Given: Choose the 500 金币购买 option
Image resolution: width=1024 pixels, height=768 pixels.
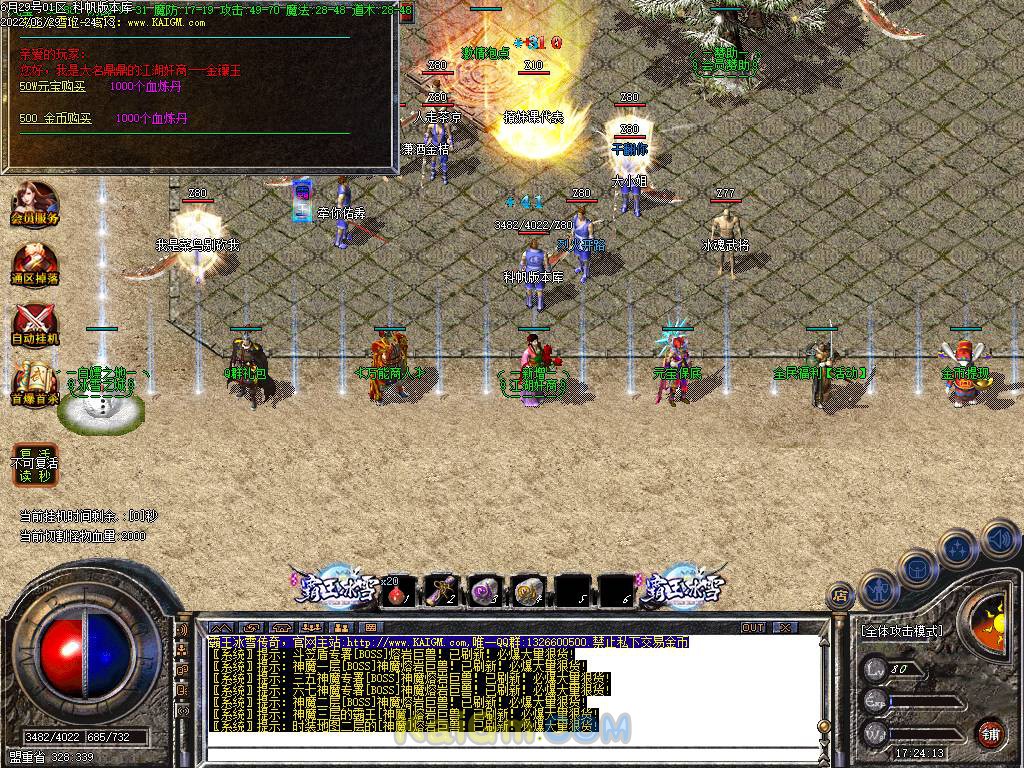Looking at the screenshot, I should (56, 118).
